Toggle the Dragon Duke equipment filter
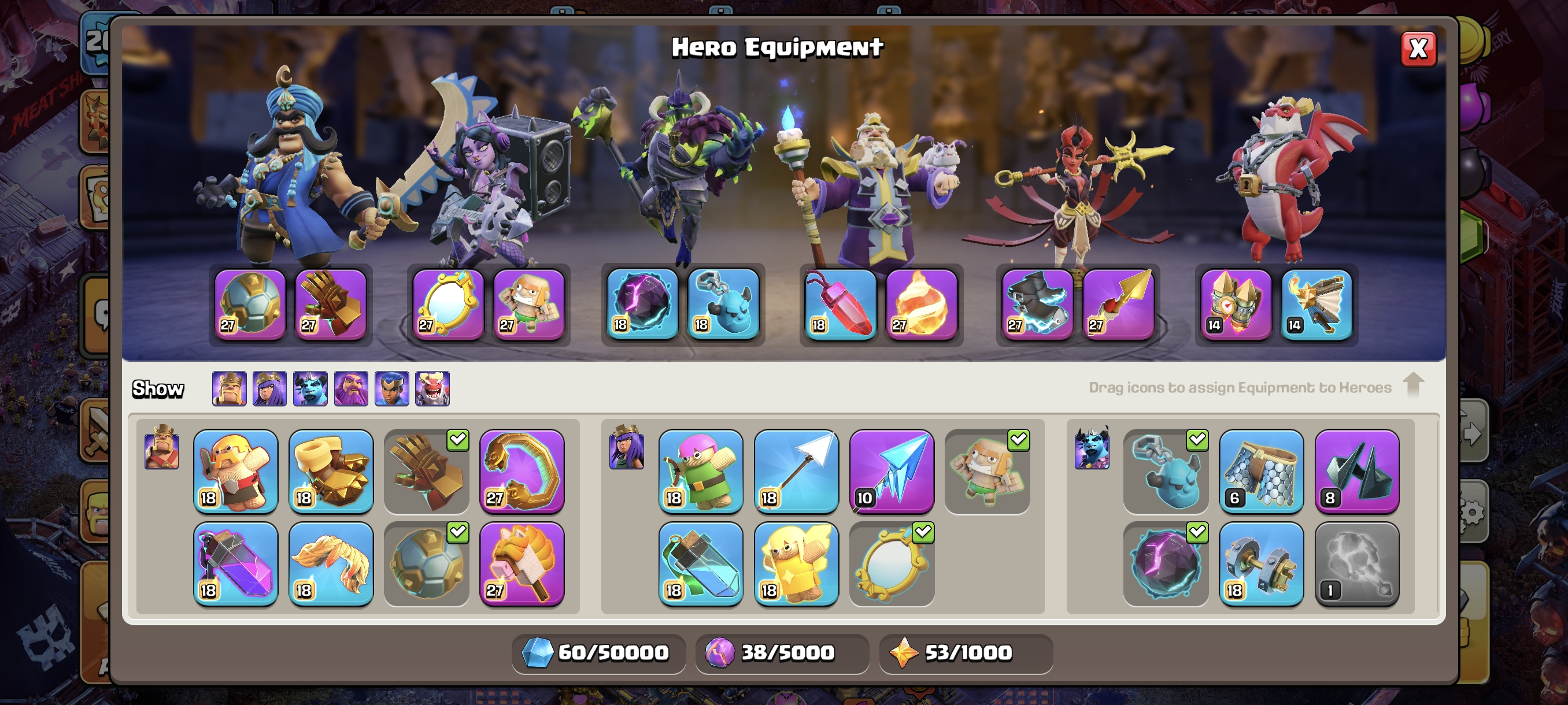Image resolution: width=1568 pixels, height=705 pixels. pos(432,388)
